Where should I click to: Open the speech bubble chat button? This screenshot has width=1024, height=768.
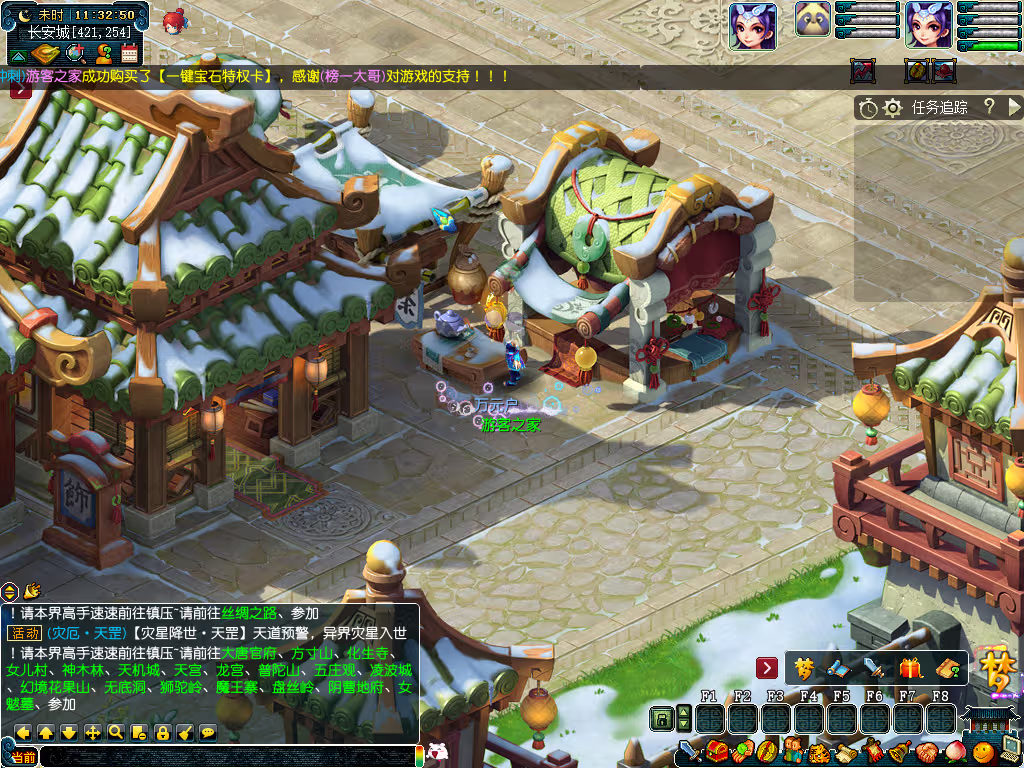click(208, 732)
